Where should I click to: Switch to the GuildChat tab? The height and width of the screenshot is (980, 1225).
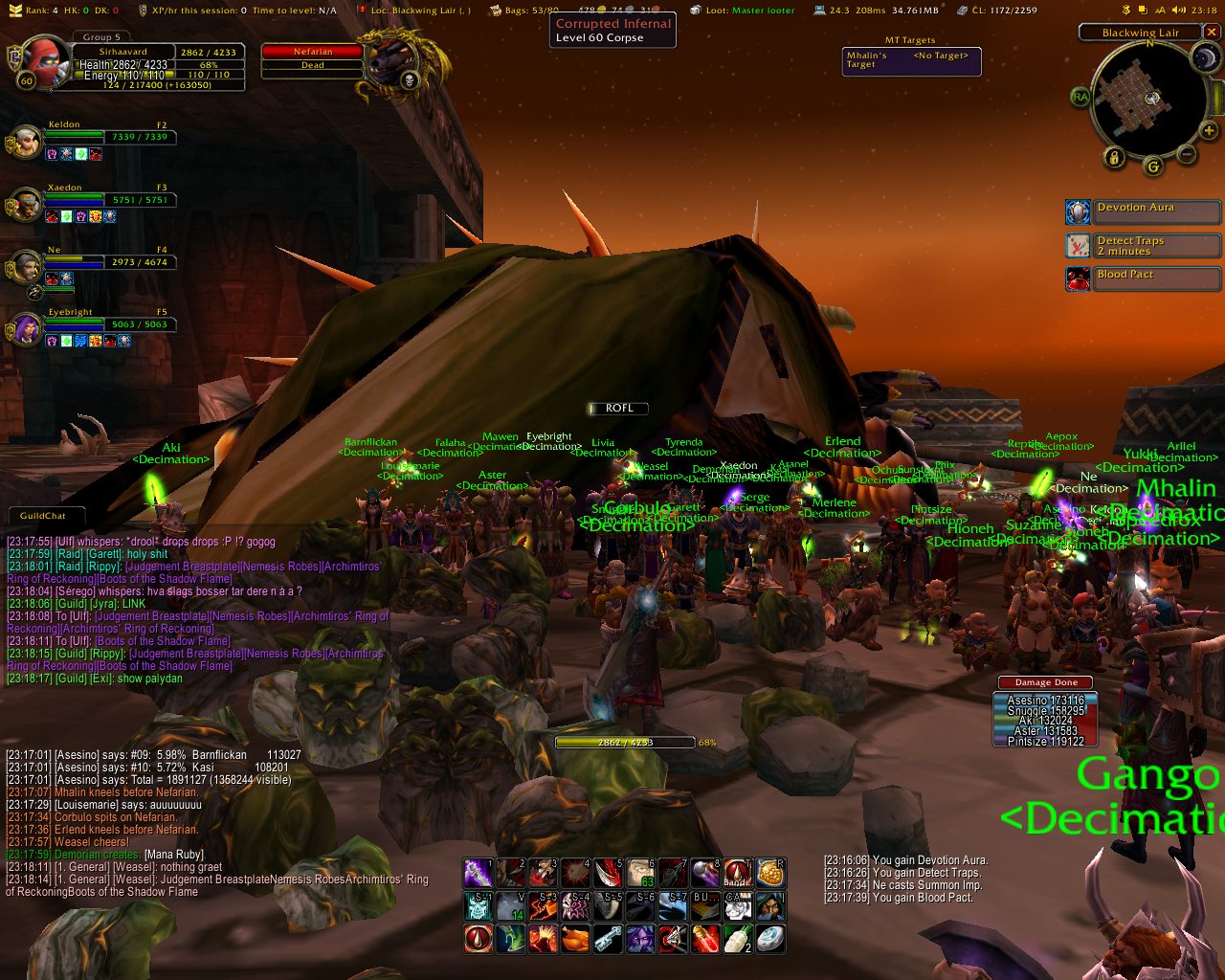(x=44, y=516)
